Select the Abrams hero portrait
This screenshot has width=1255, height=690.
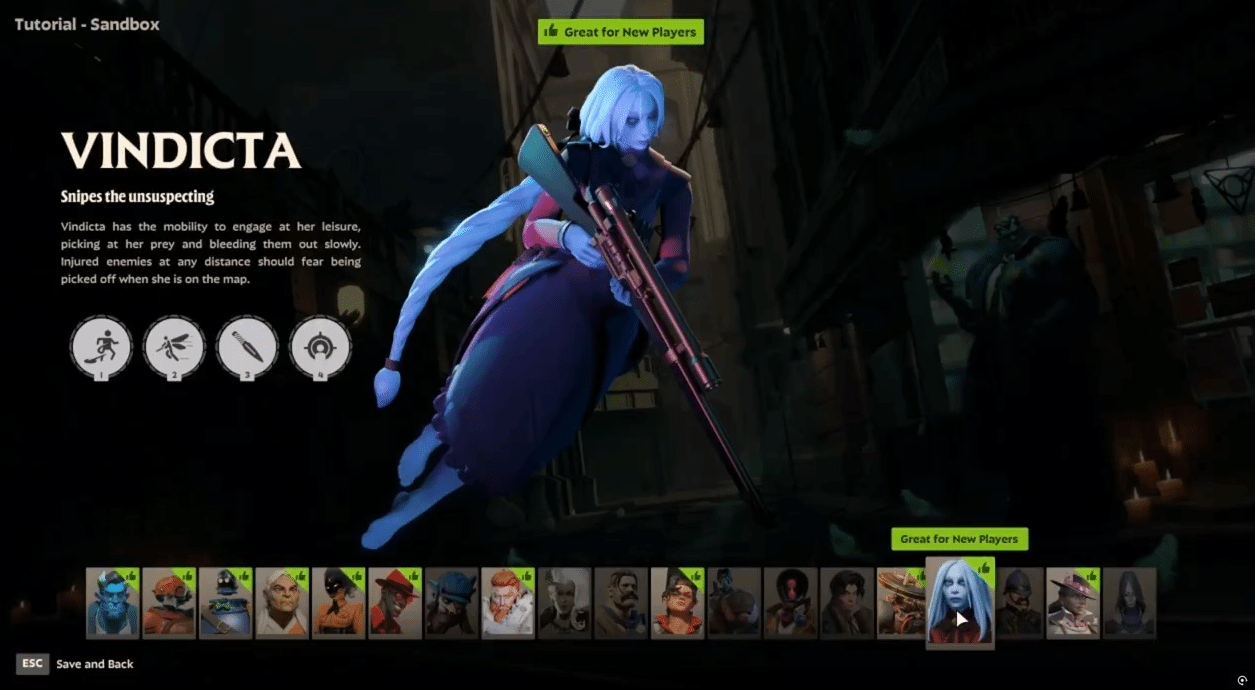[x=112, y=602]
